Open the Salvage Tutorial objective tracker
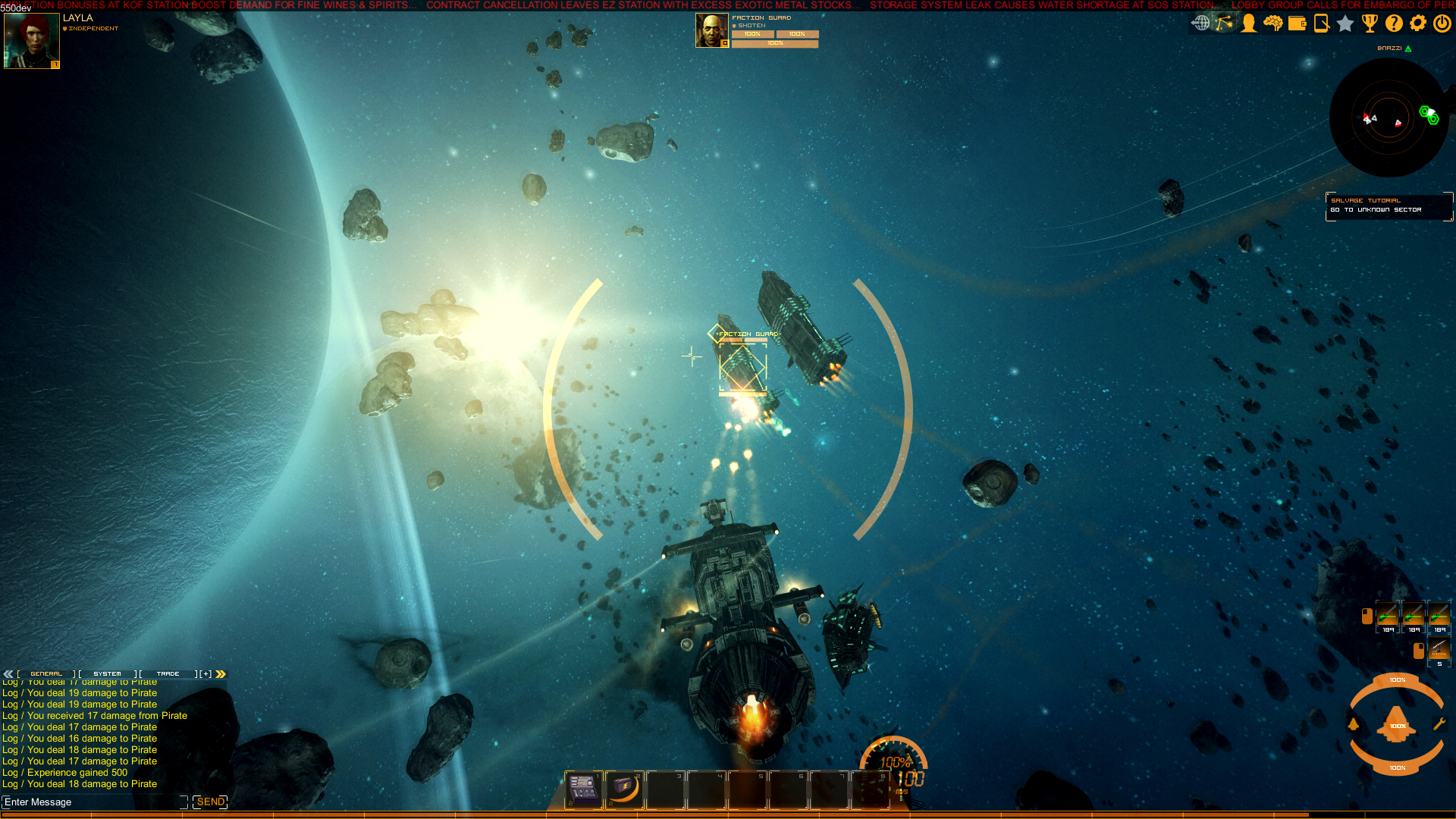This screenshot has width=1456, height=819. [1389, 206]
